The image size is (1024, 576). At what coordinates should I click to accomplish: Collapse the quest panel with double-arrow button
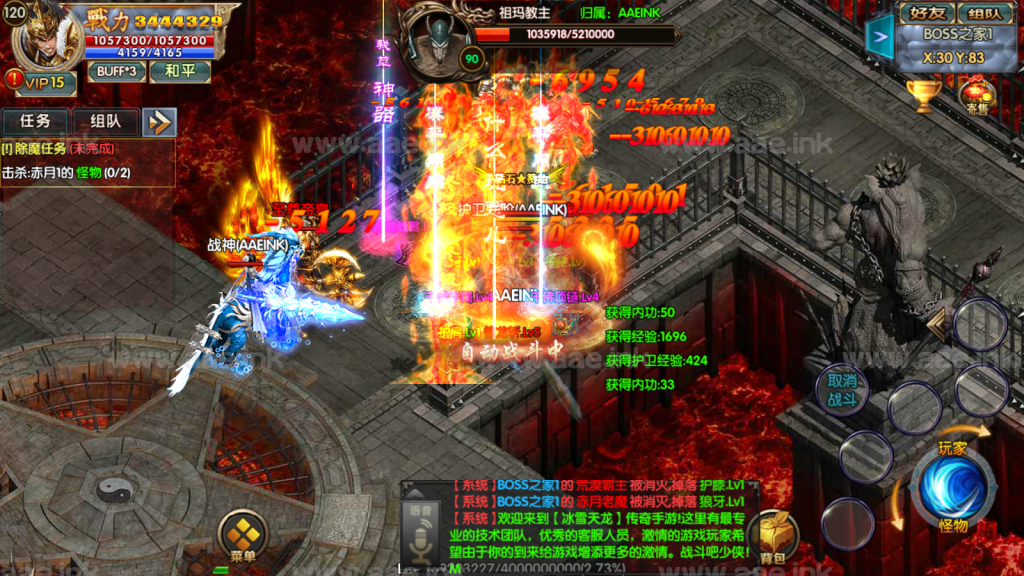159,122
